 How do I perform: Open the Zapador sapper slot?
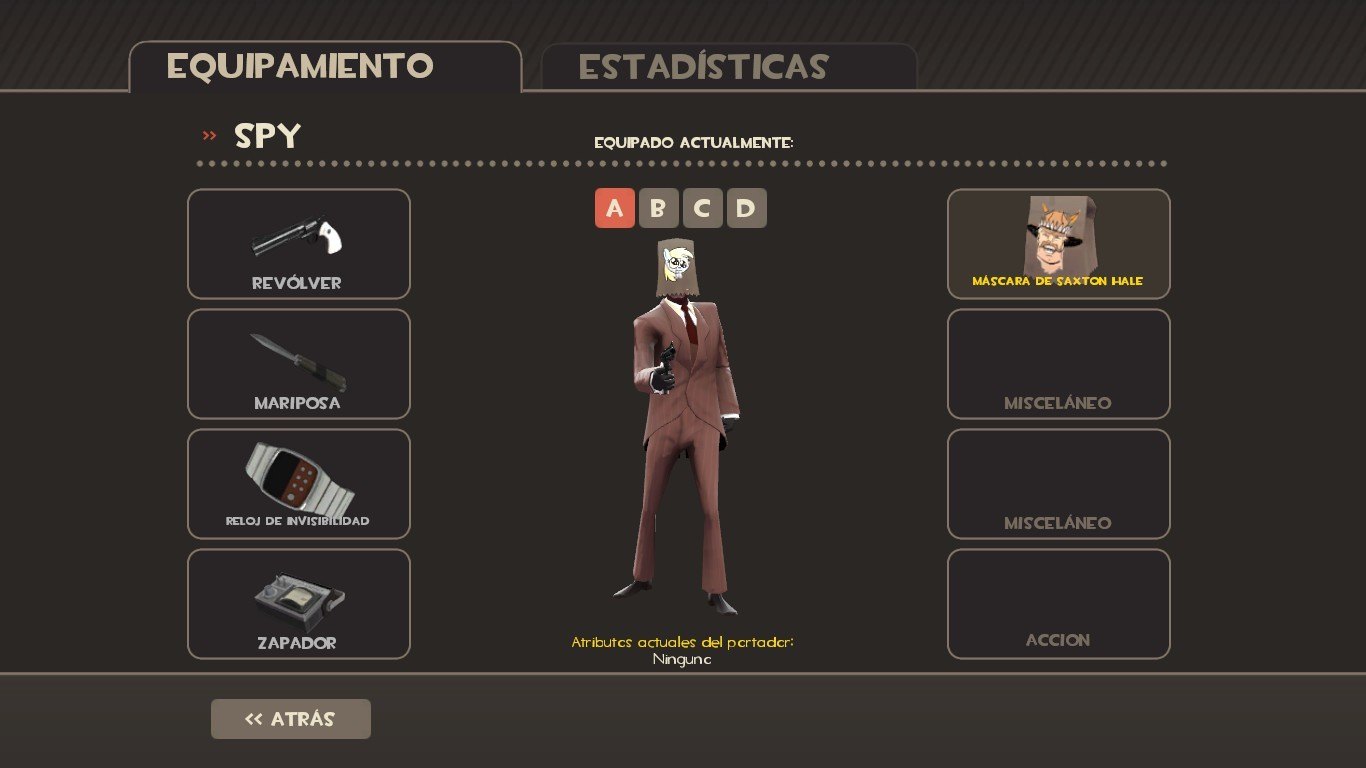click(x=299, y=604)
